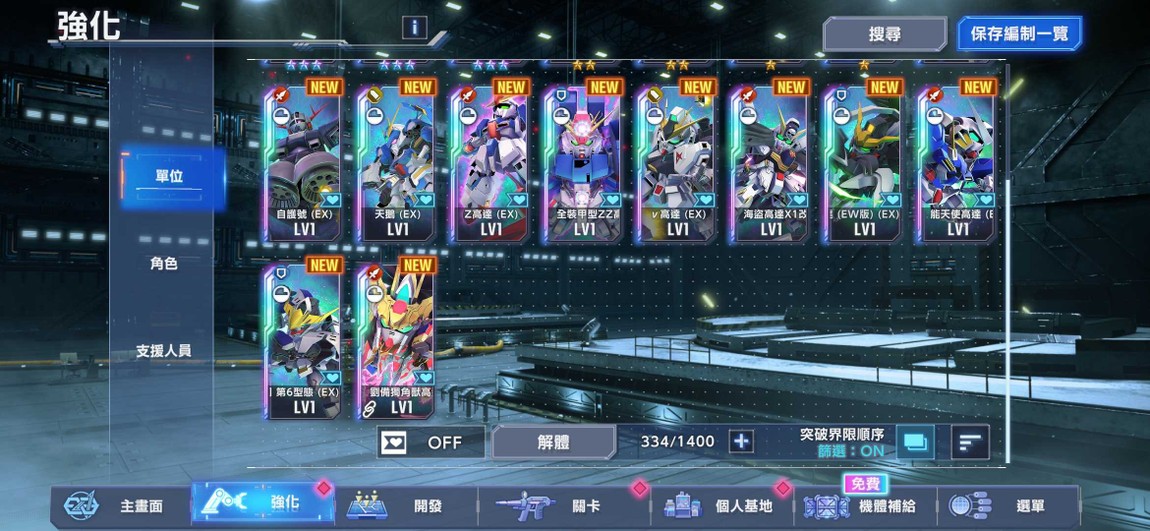1150x531 pixels.
Task: Switch to the 角色 characters tab
Action: 164,264
